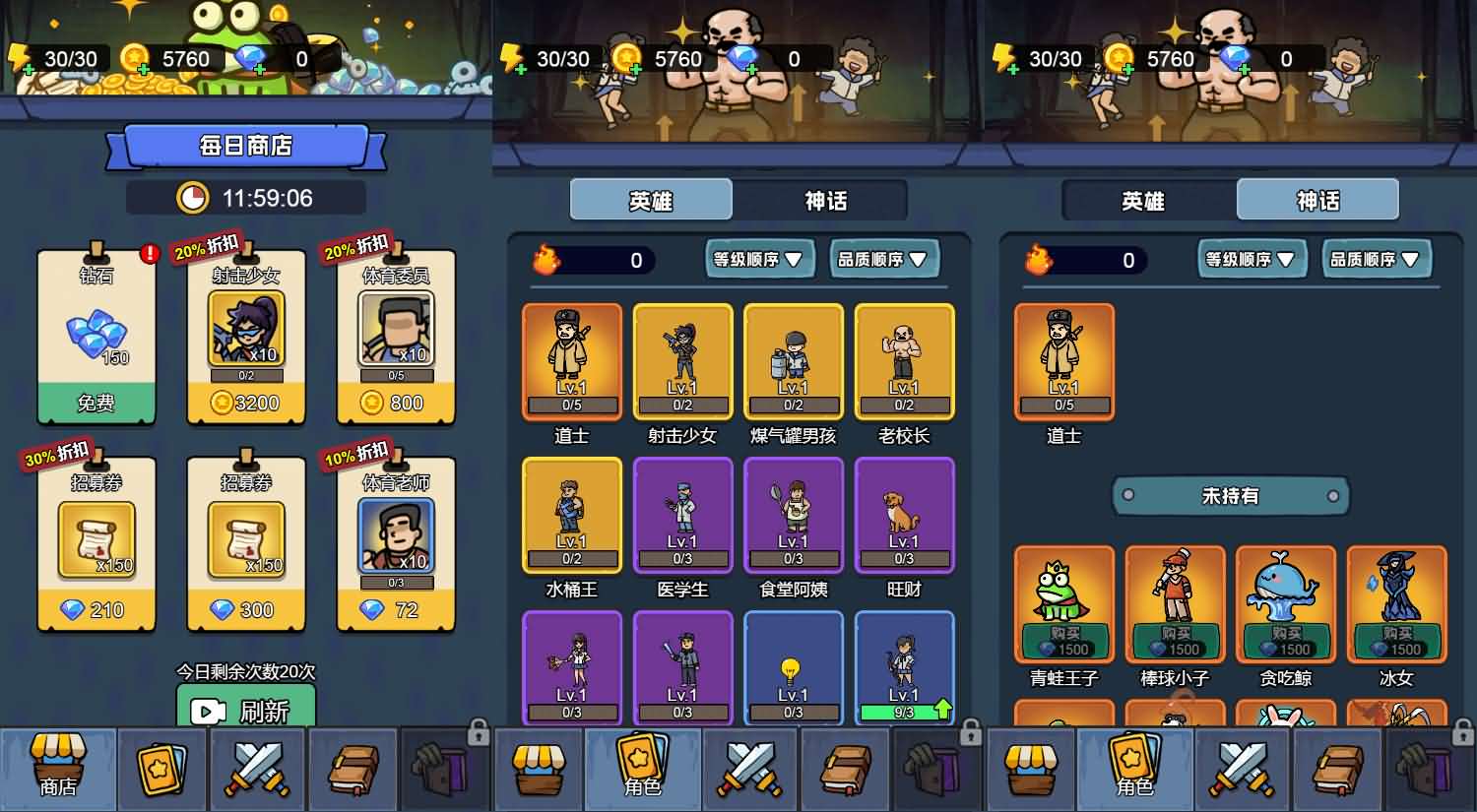Expand the 神话 panel's 等级顺序 dropdown

pos(1251,259)
